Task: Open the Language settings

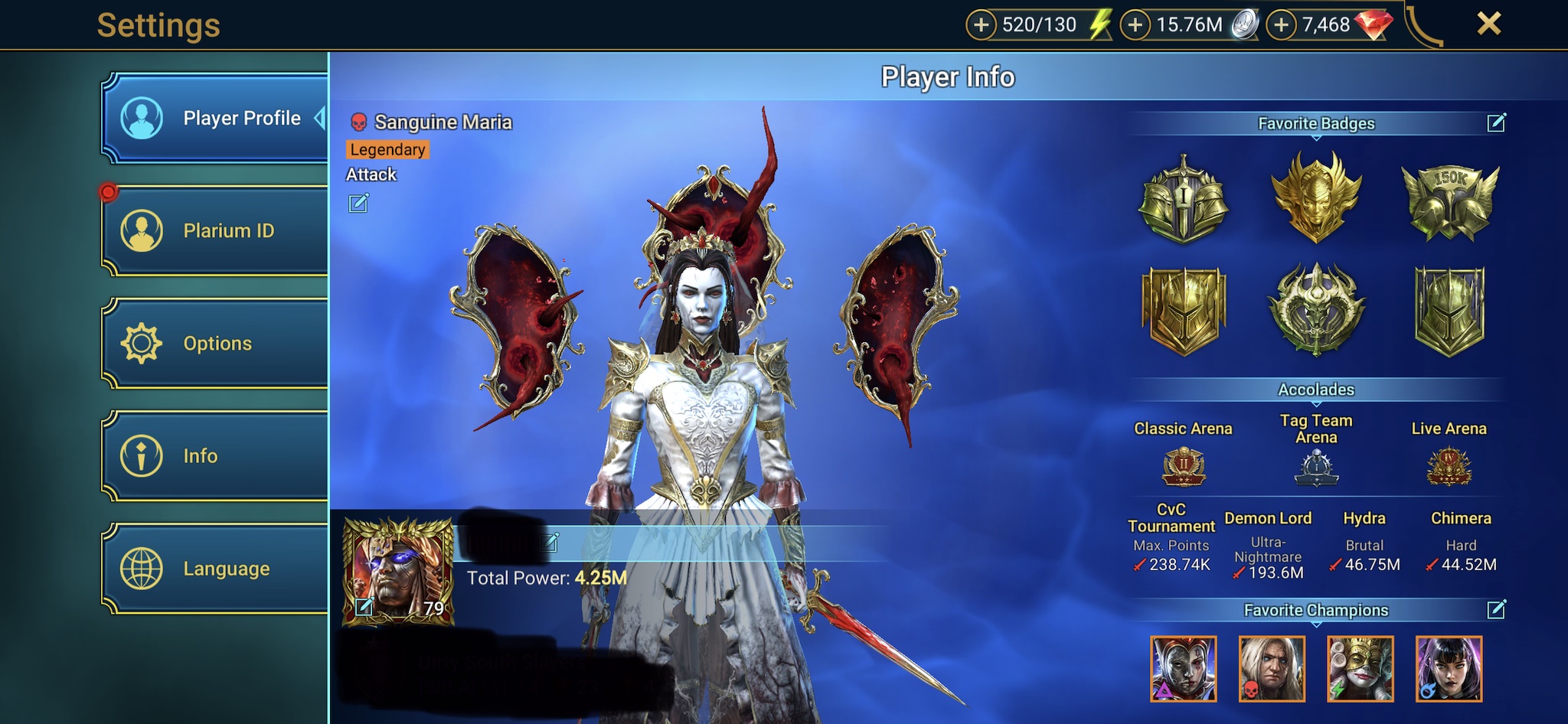Action: (216, 569)
